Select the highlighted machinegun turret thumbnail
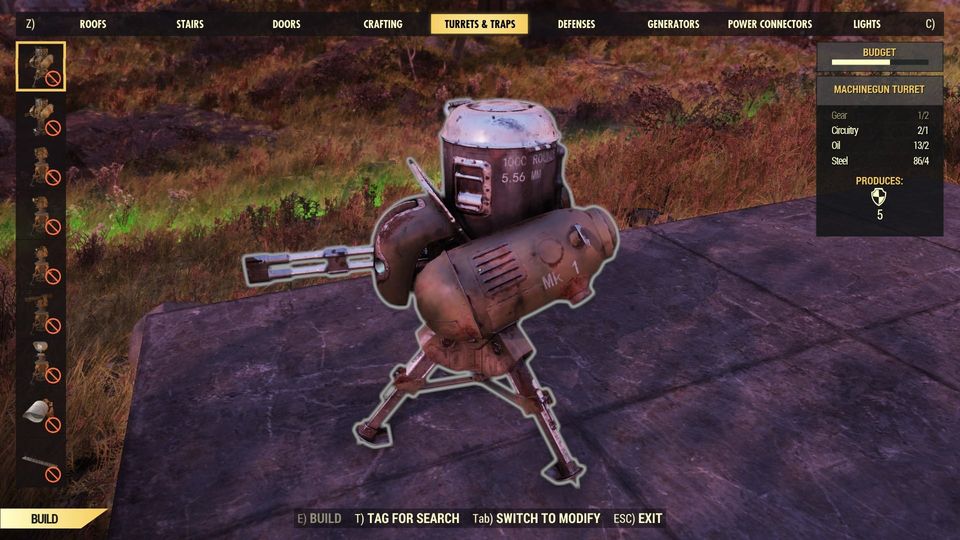The width and height of the screenshot is (960, 540). [x=41, y=67]
